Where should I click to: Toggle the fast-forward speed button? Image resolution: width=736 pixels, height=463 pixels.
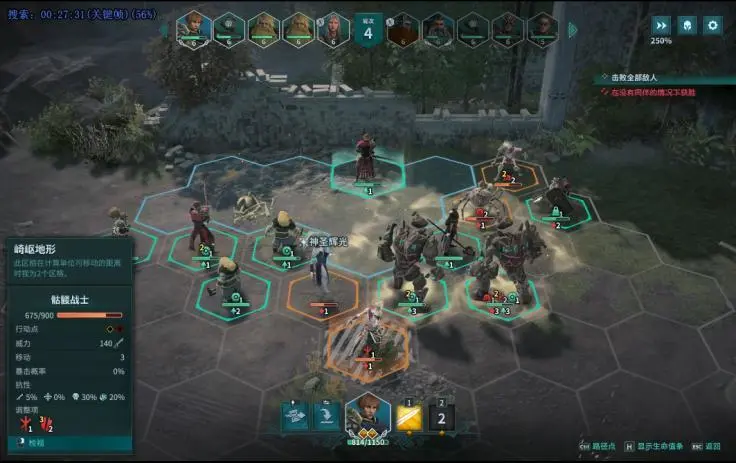point(661,25)
